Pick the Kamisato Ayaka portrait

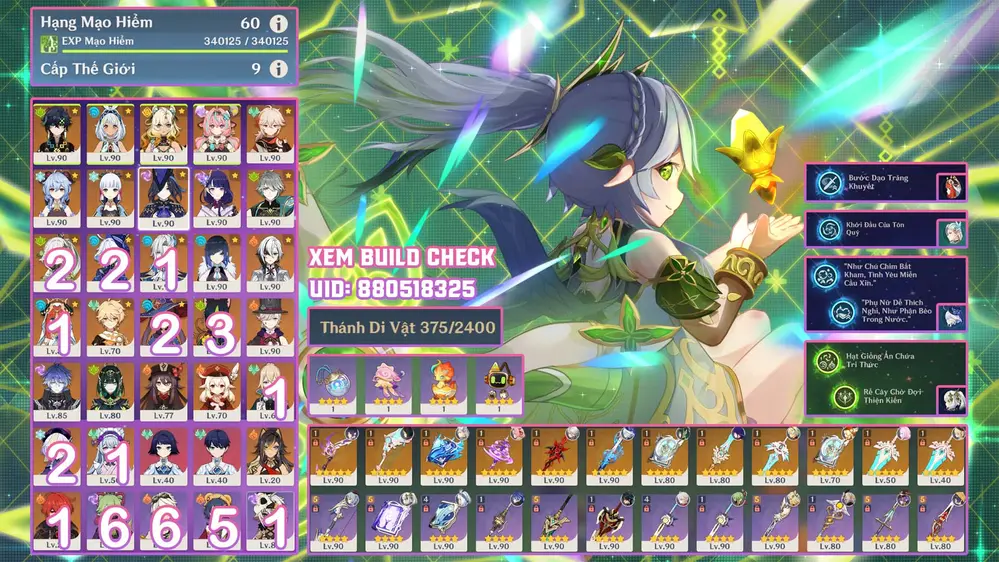point(111,197)
